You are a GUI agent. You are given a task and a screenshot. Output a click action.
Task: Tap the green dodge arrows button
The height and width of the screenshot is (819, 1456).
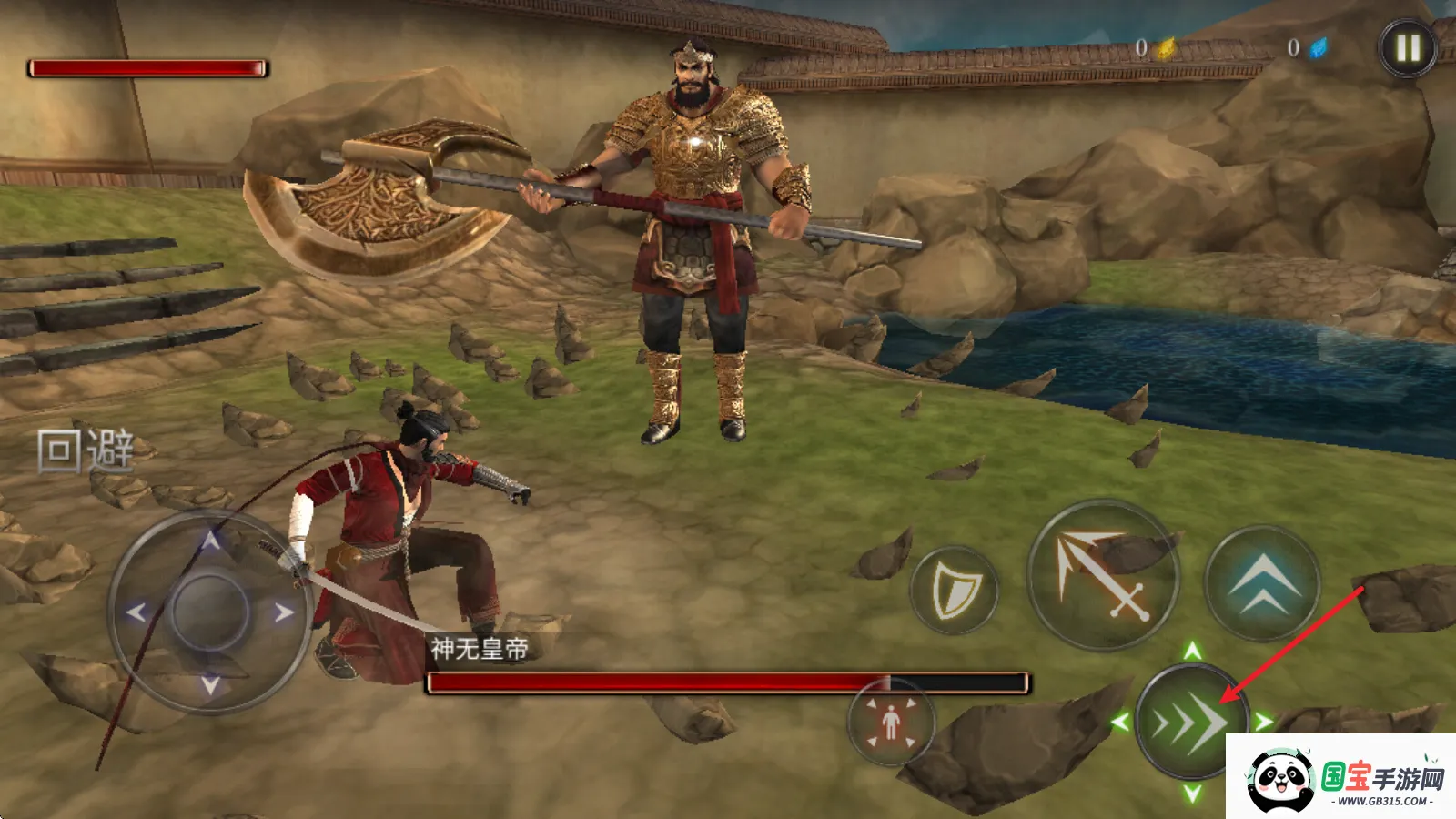[1190, 723]
